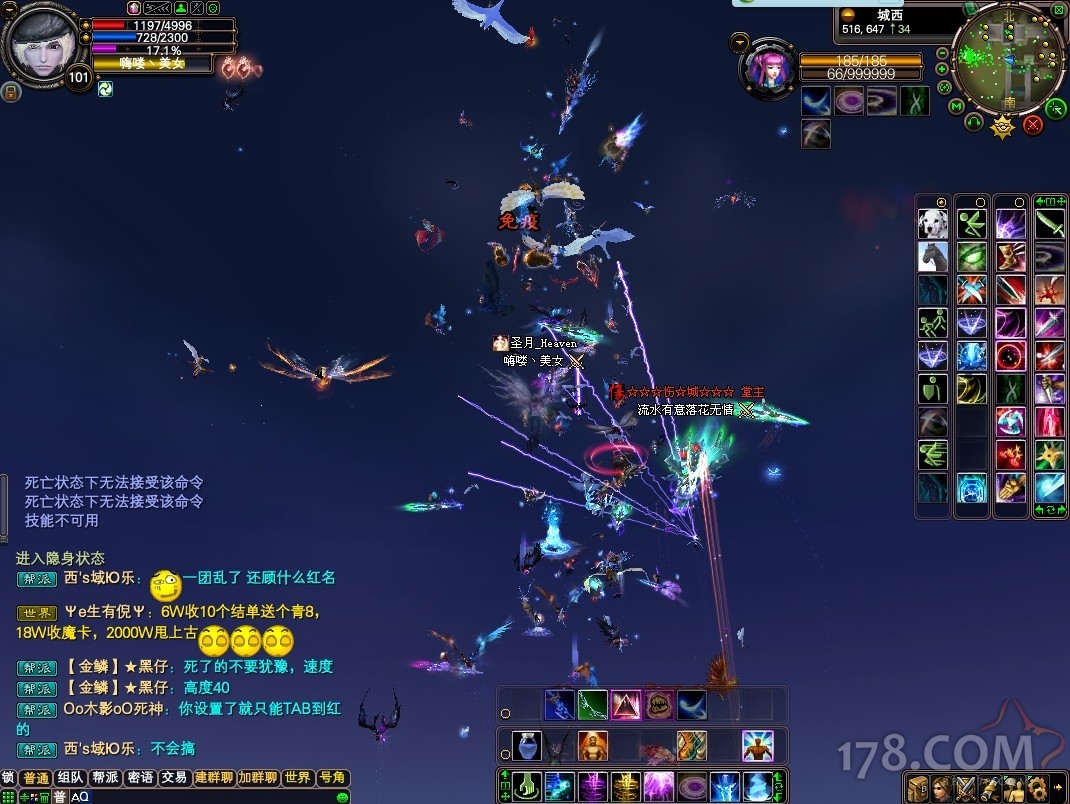Click the 建群聊 create group chat button
The width and height of the screenshot is (1070, 804).
click(x=214, y=778)
